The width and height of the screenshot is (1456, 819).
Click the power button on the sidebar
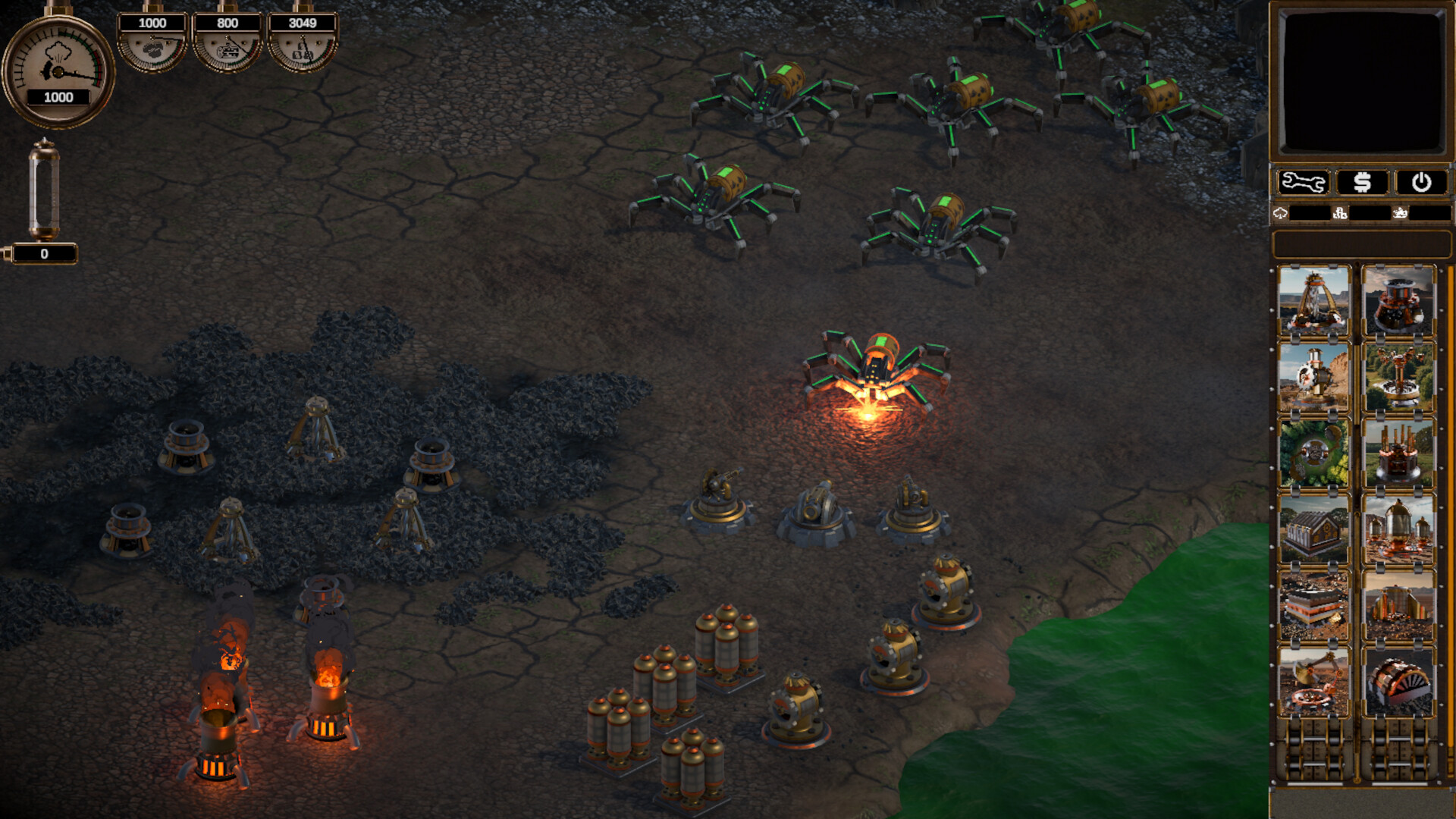coord(1420,182)
